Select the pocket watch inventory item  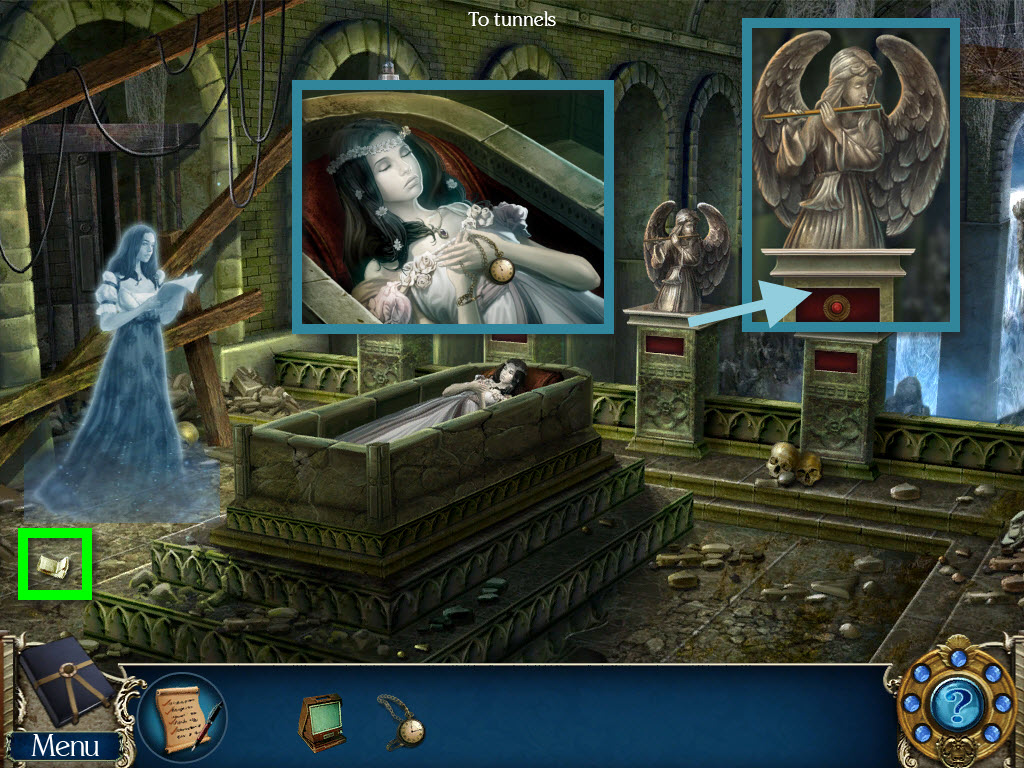[x=402, y=721]
